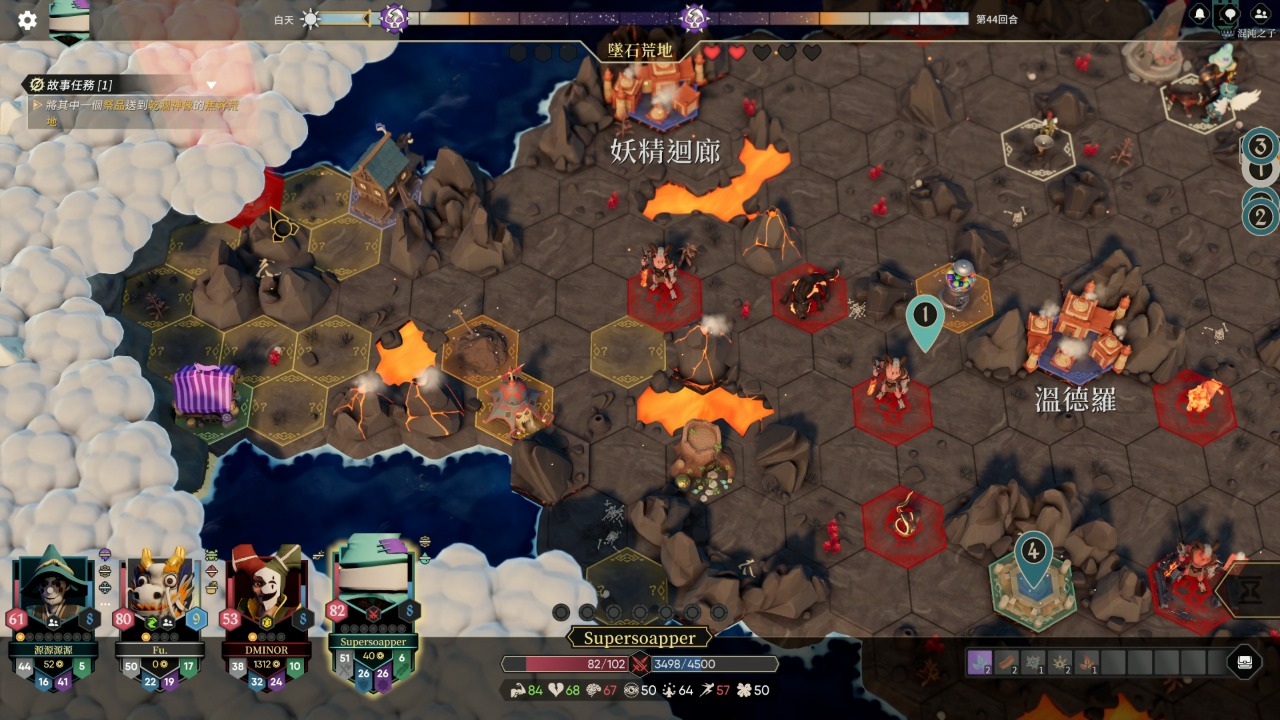The width and height of the screenshot is (1280, 720).
Task: Open the players list icon
Action: click(x=1260, y=15)
